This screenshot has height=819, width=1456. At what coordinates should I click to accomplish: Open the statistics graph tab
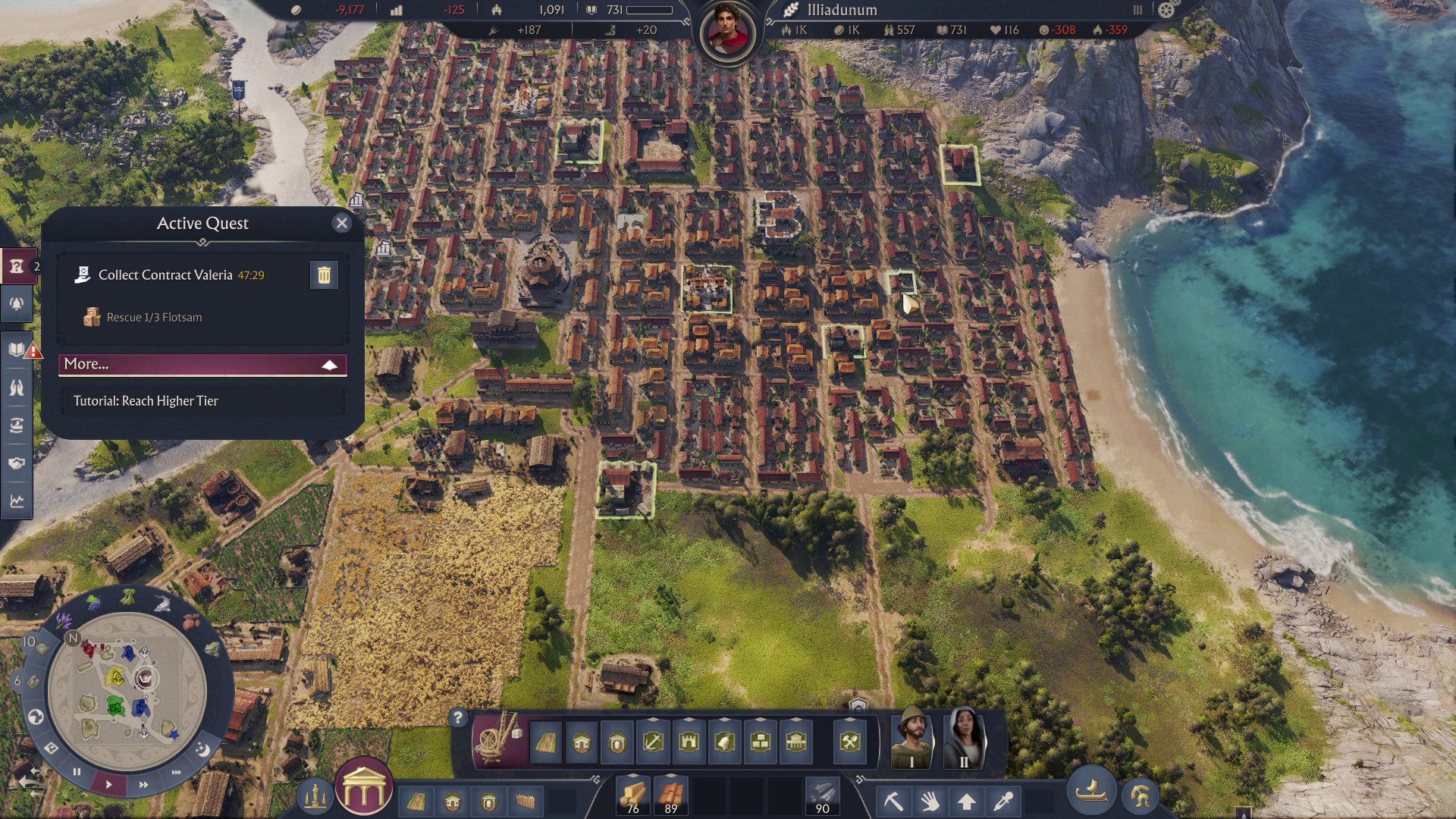click(x=17, y=501)
